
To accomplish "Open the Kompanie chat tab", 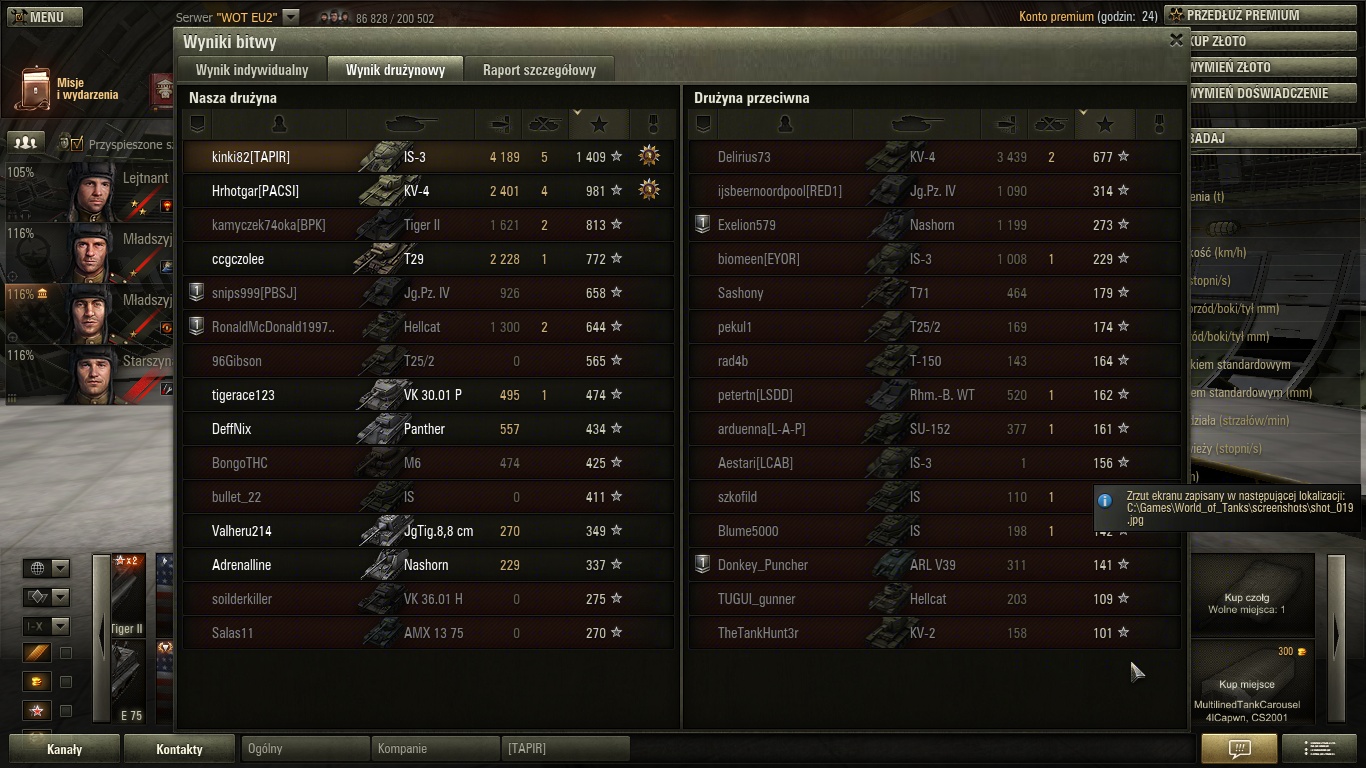I will tap(435, 748).
